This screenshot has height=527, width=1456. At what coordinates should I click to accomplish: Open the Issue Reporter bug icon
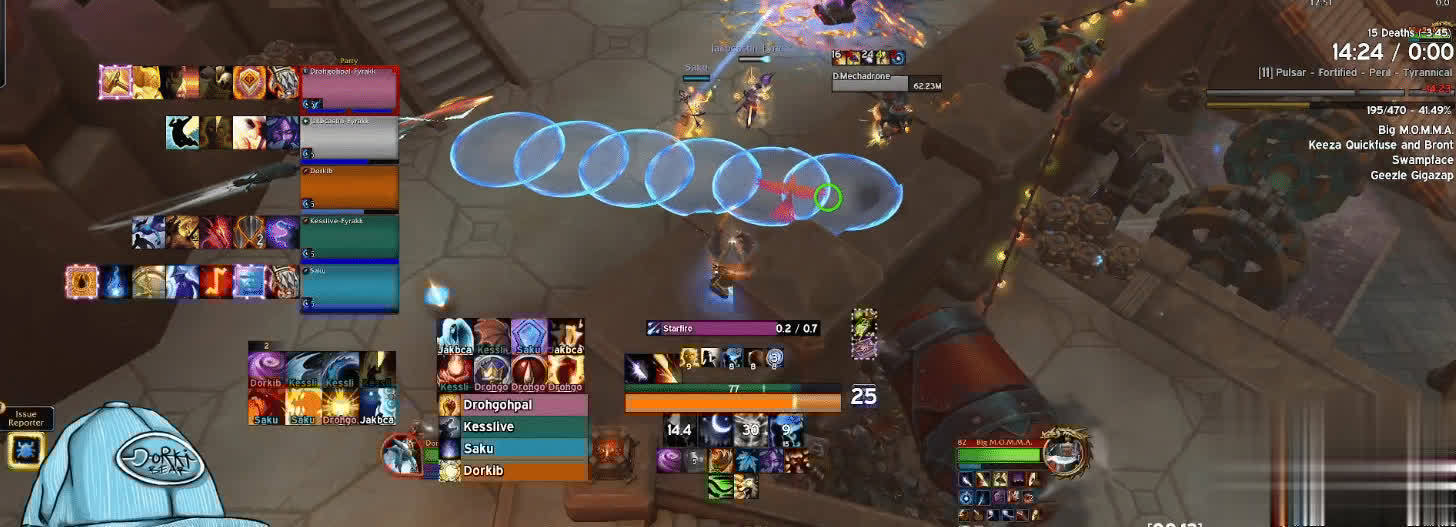click(24, 450)
